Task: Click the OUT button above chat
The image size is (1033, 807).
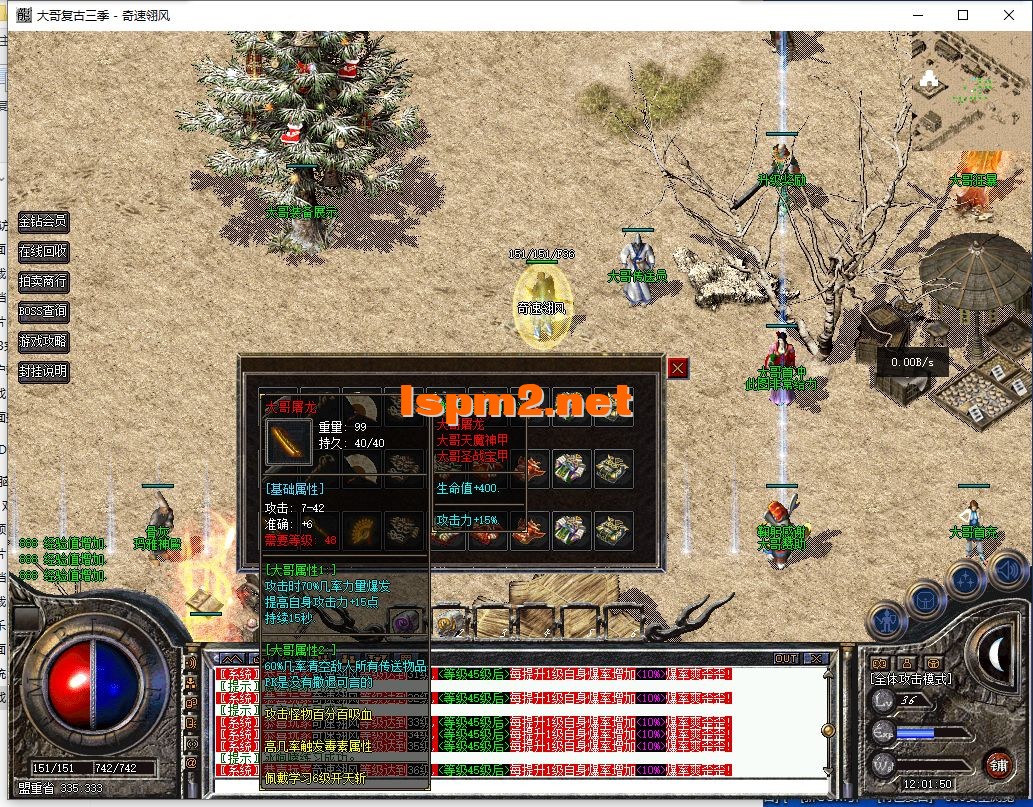Action: 786,659
